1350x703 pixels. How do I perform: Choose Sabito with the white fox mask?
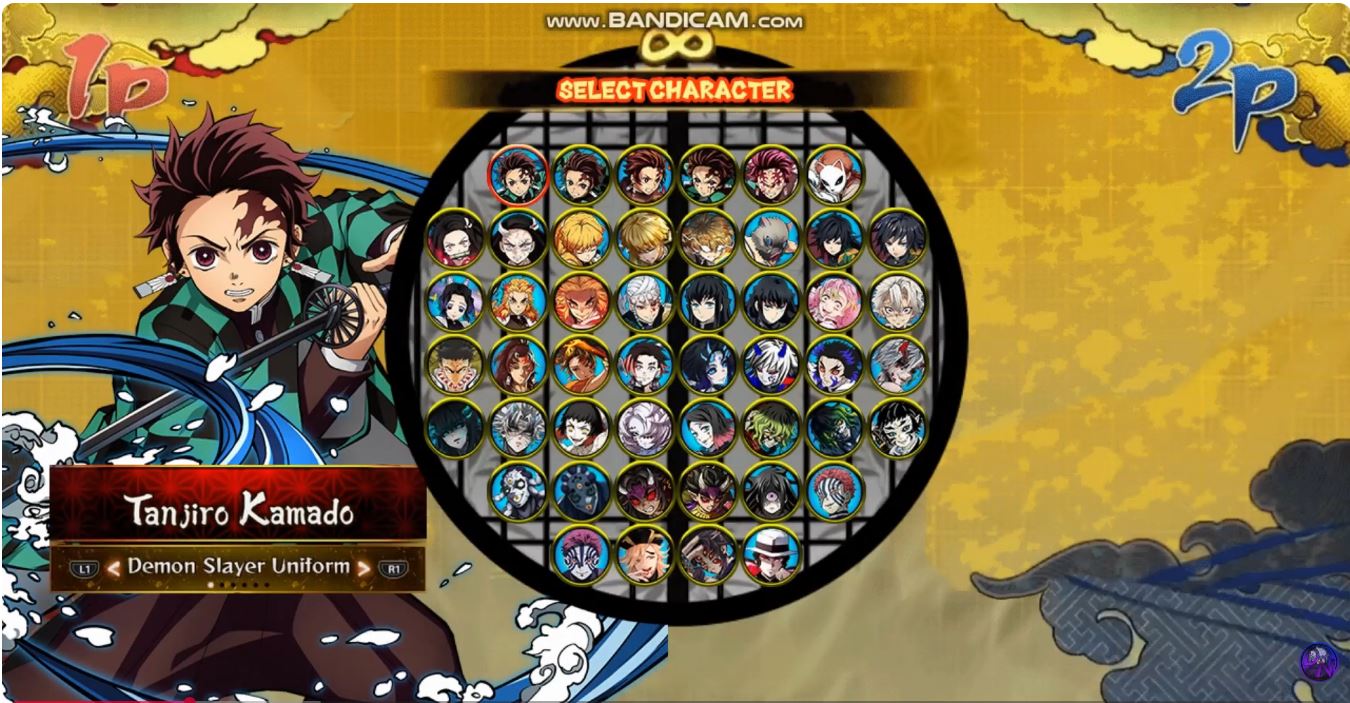(x=833, y=175)
